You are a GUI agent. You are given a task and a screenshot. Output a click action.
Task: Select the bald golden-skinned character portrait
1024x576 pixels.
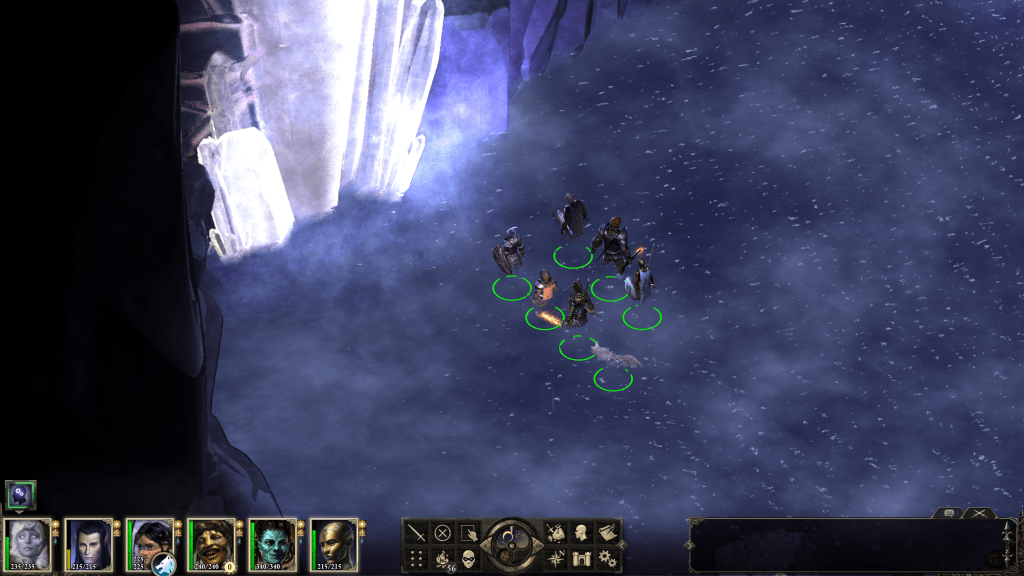pyautogui.click(x=333, y=544)
